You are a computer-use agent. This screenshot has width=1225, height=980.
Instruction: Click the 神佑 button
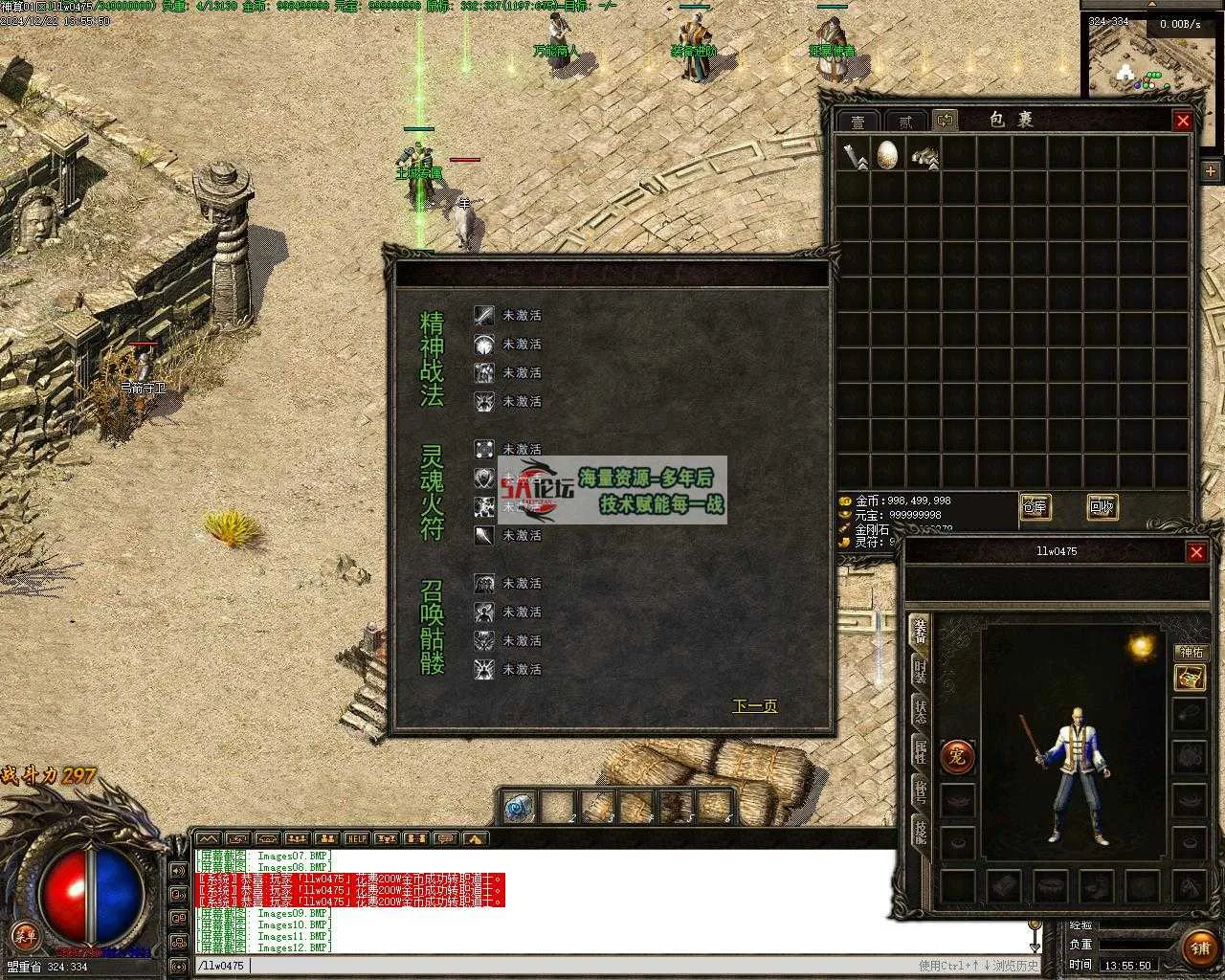click(1192, 652)
